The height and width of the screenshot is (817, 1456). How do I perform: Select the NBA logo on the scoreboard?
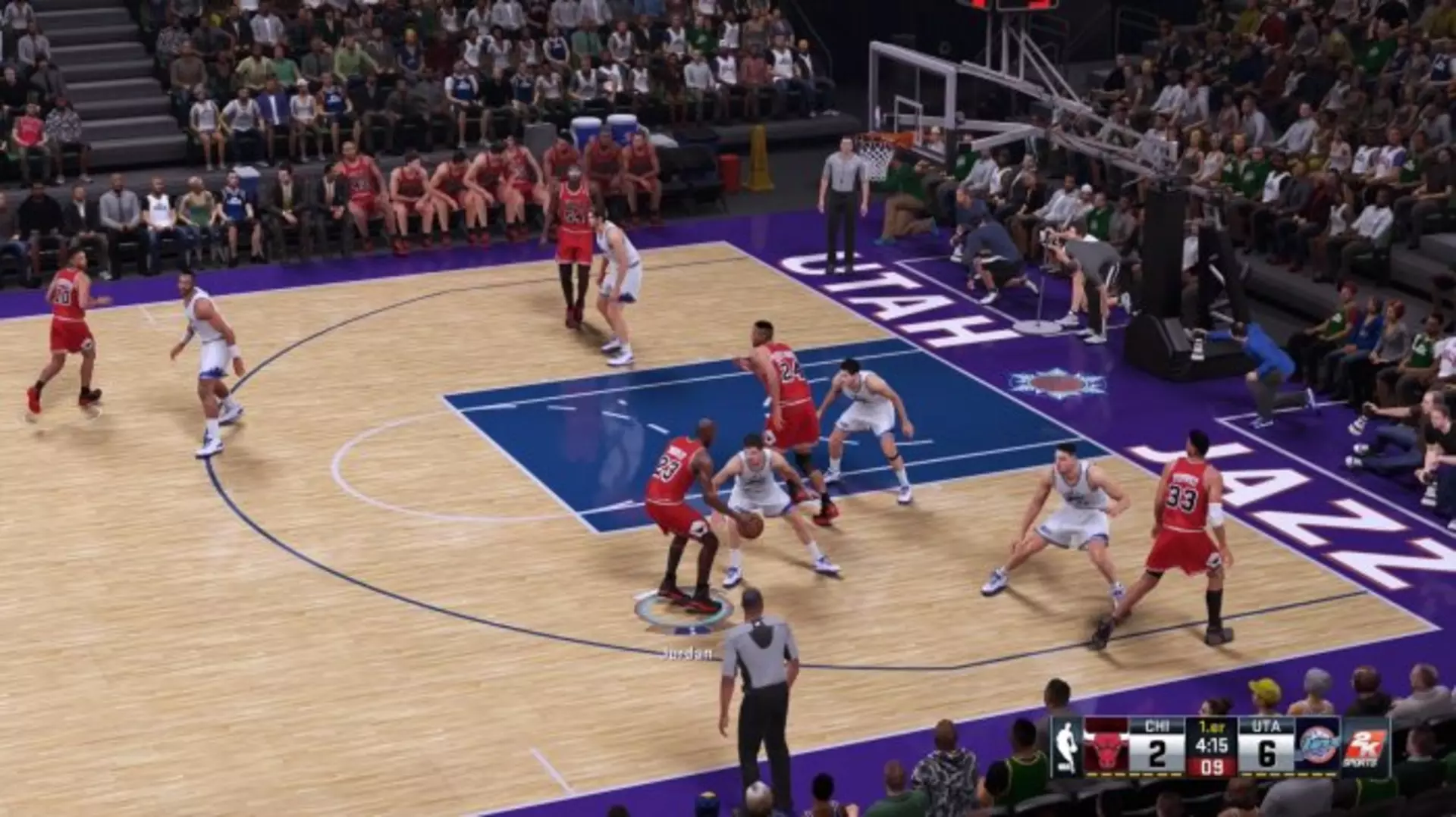pyautogui.click(x=1067, y=747)
